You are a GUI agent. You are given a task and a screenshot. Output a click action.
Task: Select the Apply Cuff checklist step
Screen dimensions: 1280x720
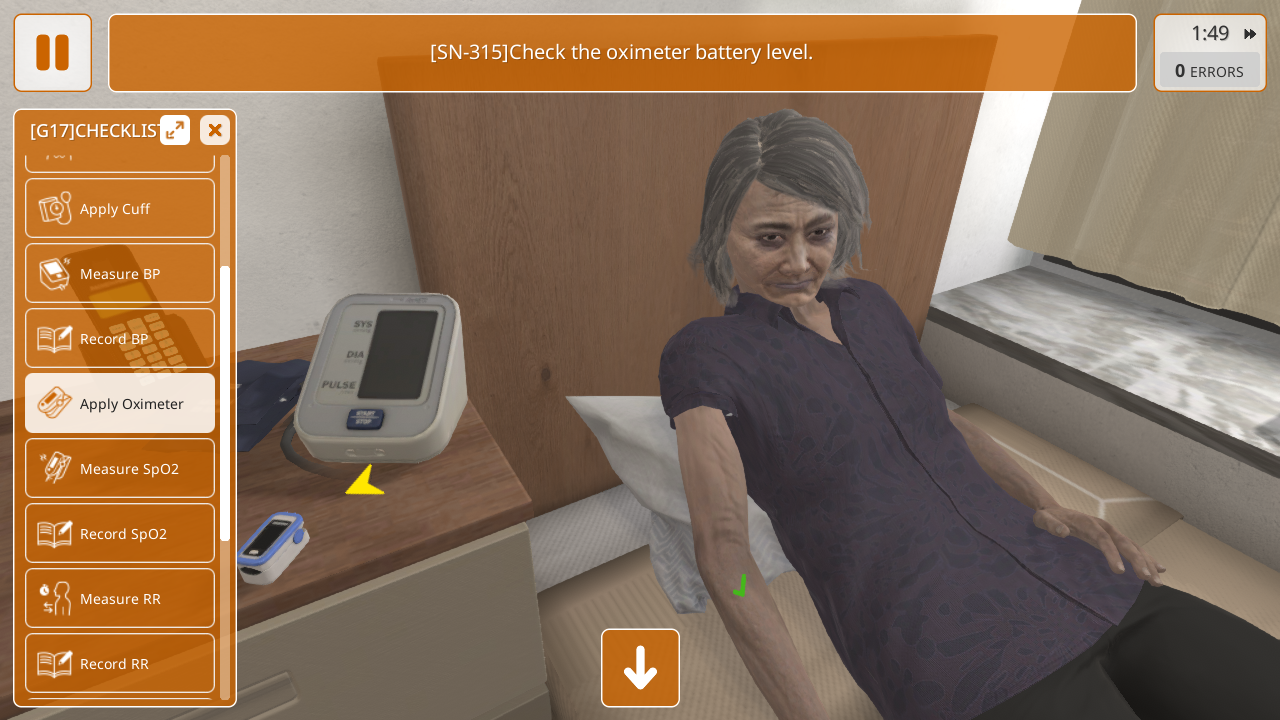[x=120, y=209]
